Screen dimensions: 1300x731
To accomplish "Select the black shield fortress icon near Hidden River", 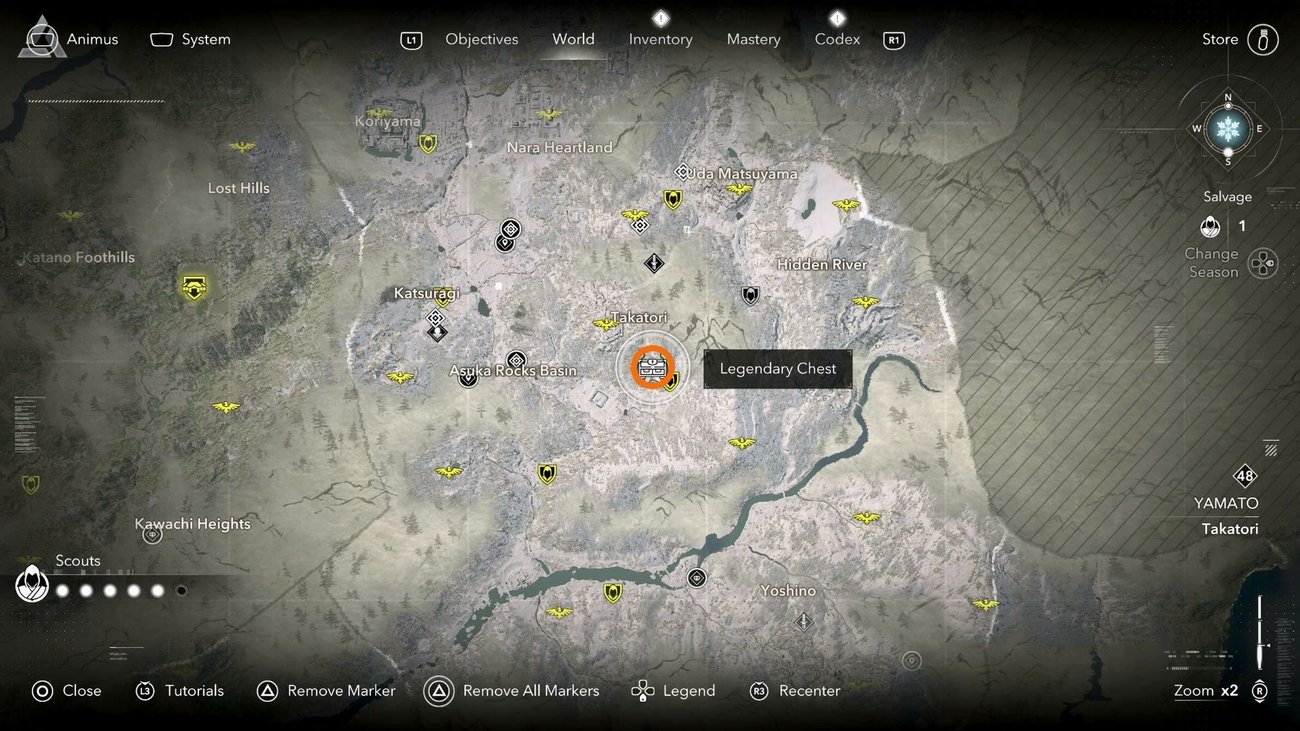I will click(x=750, y=295).
